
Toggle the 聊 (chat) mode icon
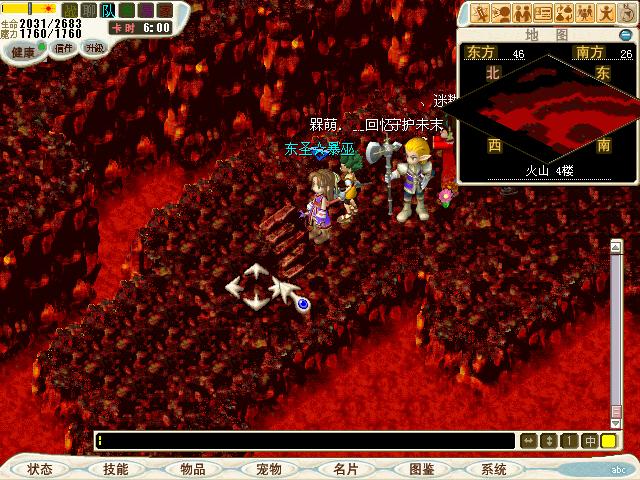[89, 10]
